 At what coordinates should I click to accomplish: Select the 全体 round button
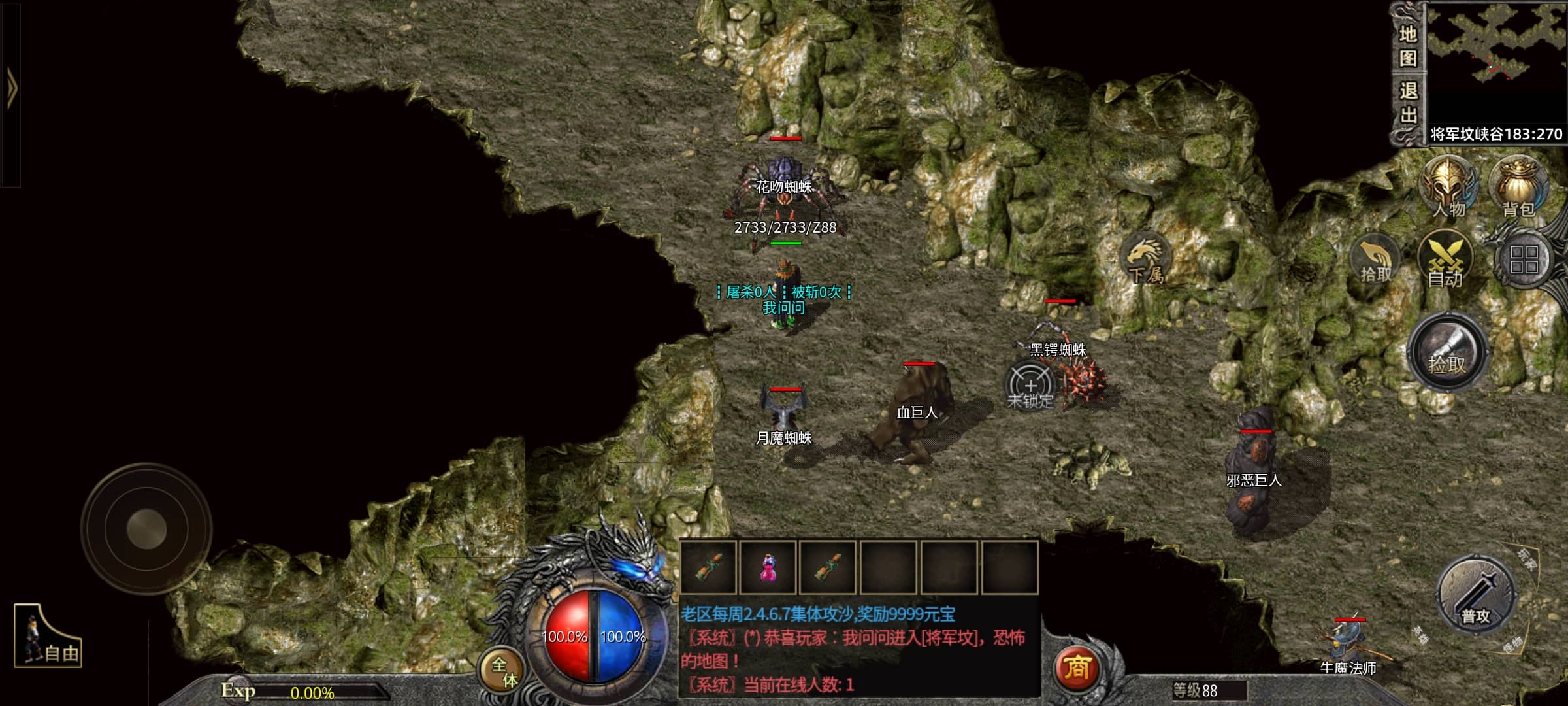coord(503,671)
